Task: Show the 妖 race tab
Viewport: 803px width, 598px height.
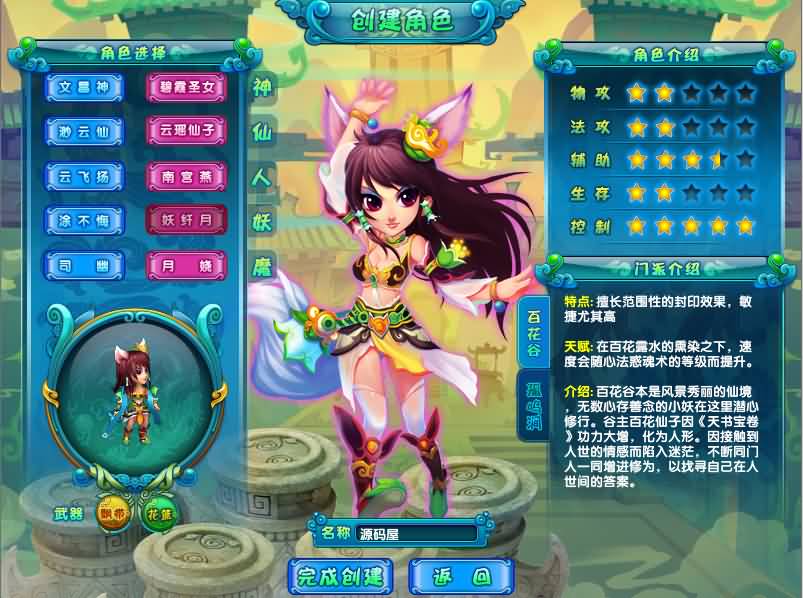Action: tap(262, 221)
